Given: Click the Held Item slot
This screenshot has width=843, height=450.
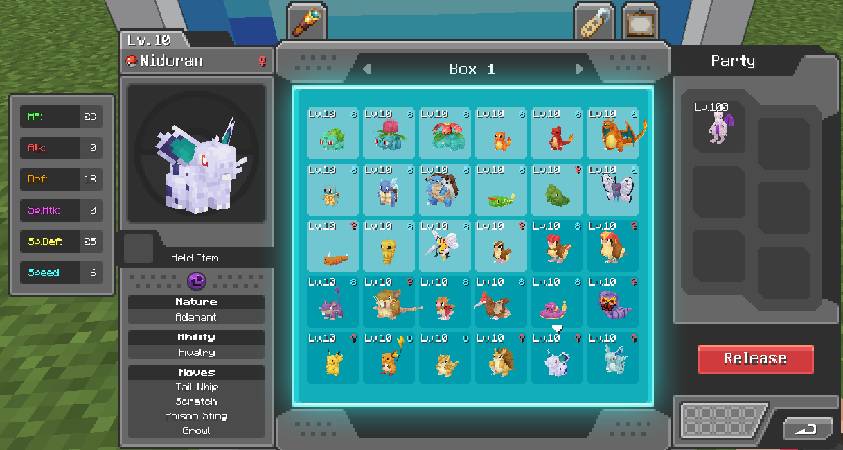Looking at the screenshot, I should (x=139, y=248).
